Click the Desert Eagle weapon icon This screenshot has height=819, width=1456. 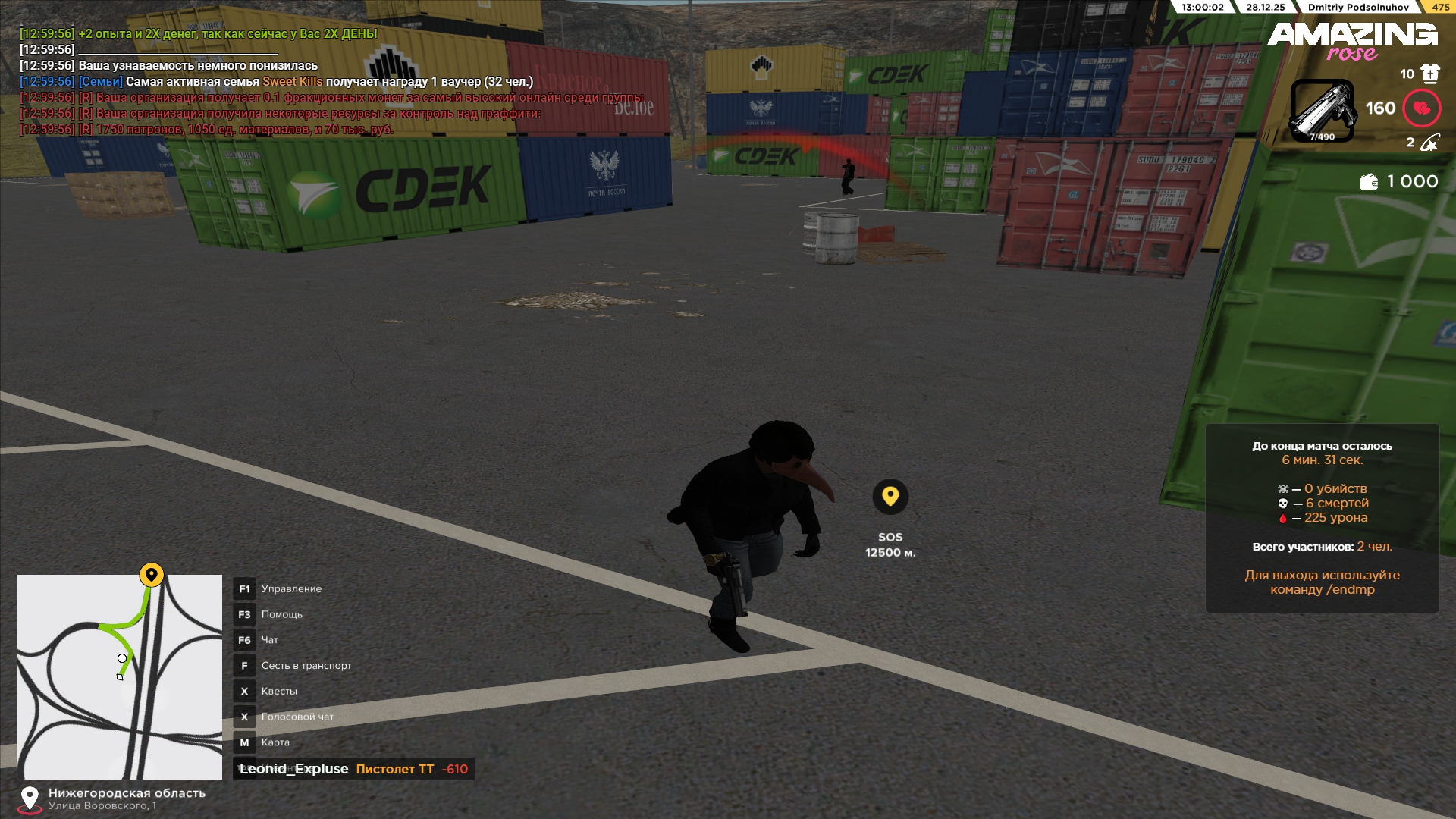[x=1323, y=111]
